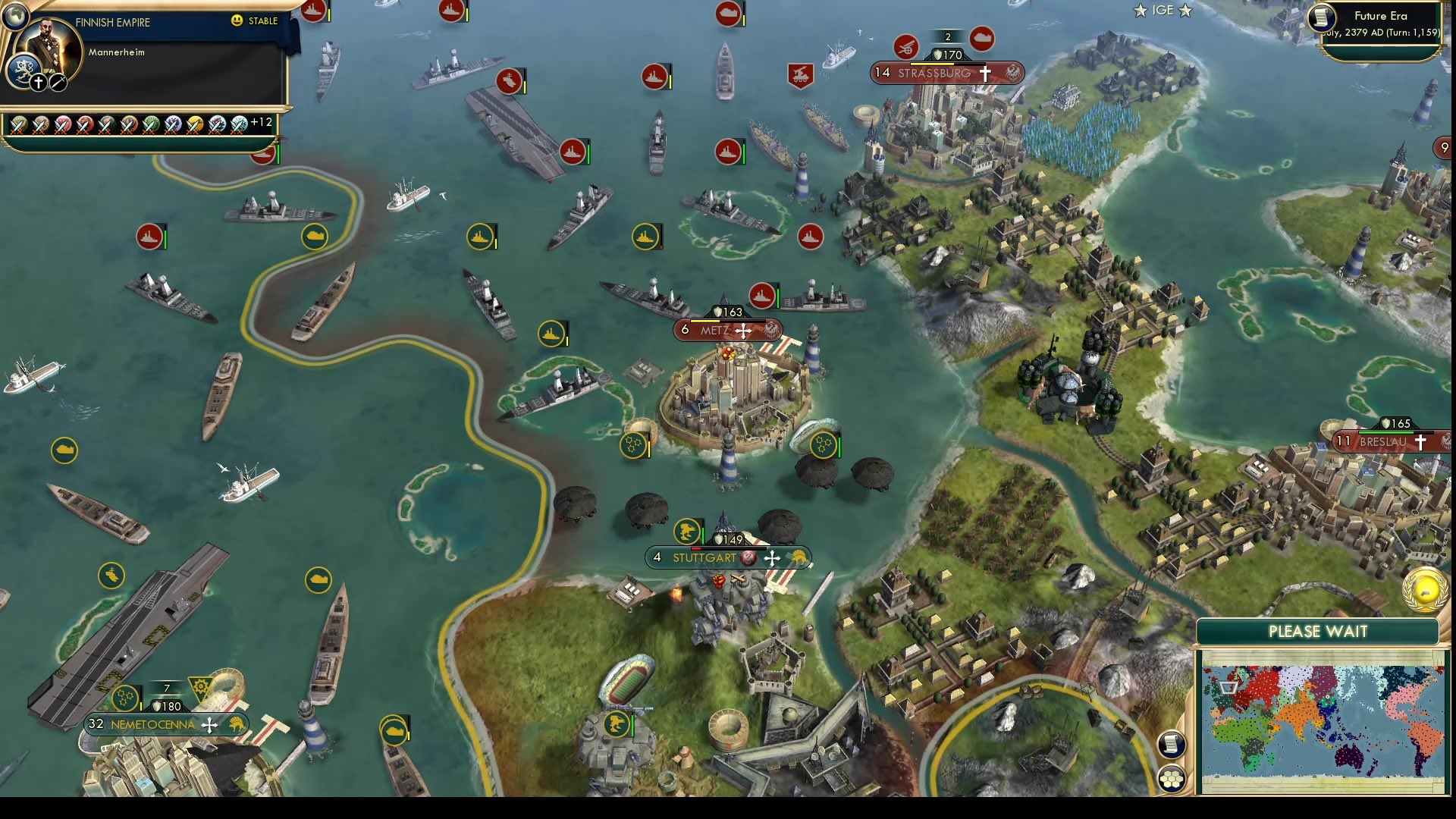Screen dimensions: 1456x819
Task: Open the IGE in-game editor
Action: pos(1163,11)
